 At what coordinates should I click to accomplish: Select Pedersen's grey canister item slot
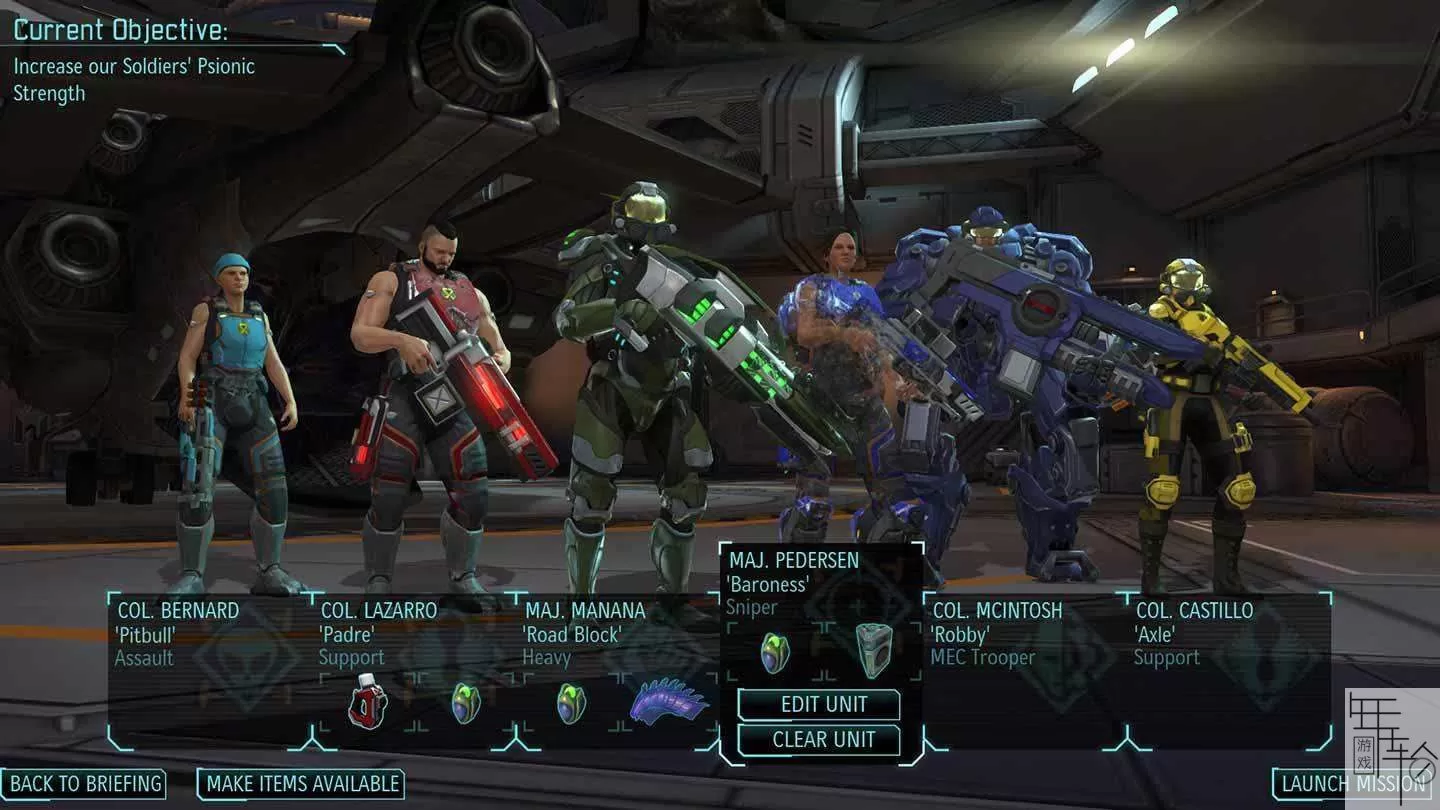[x=873, y=650]
